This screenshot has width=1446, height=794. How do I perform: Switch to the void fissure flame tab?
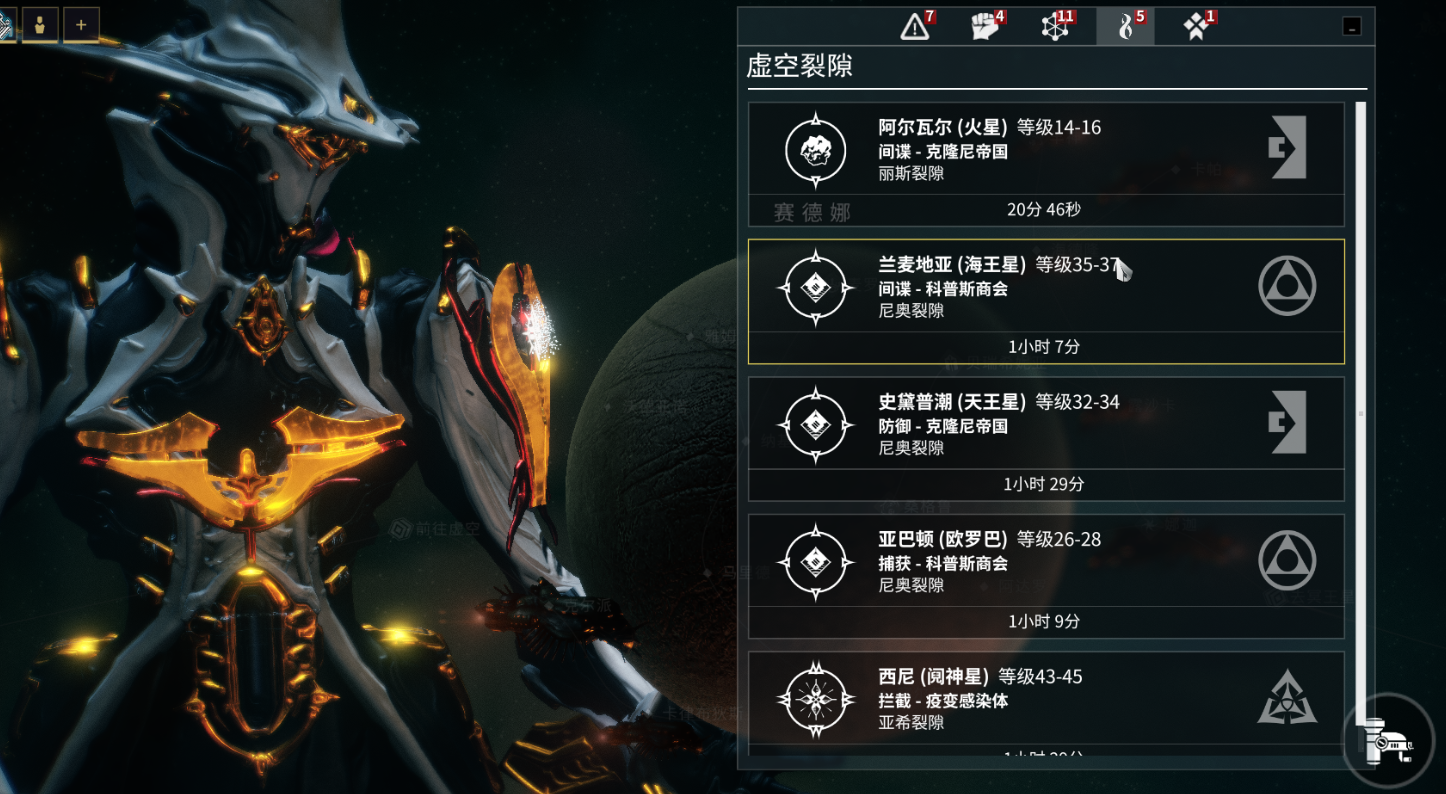click(1126, 27)
